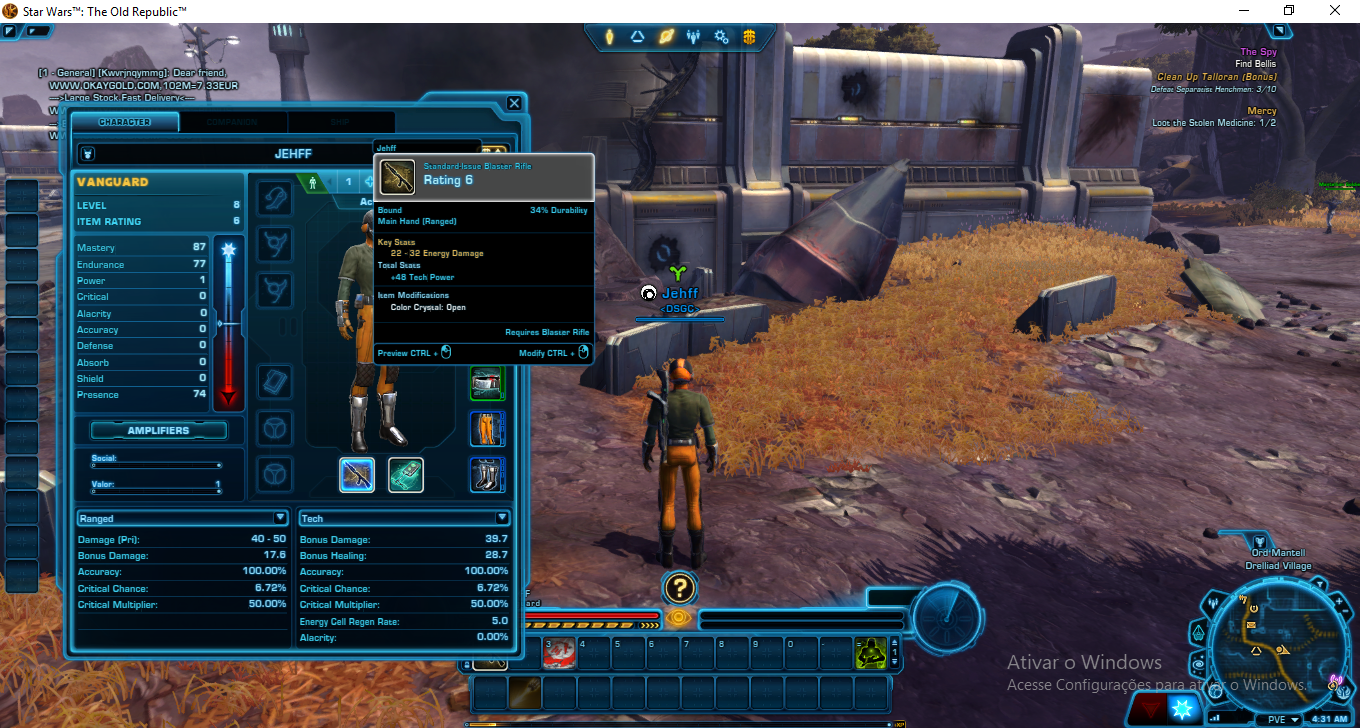
Task: Select the equipped blaster rifle slot
Action: [357, 475]
